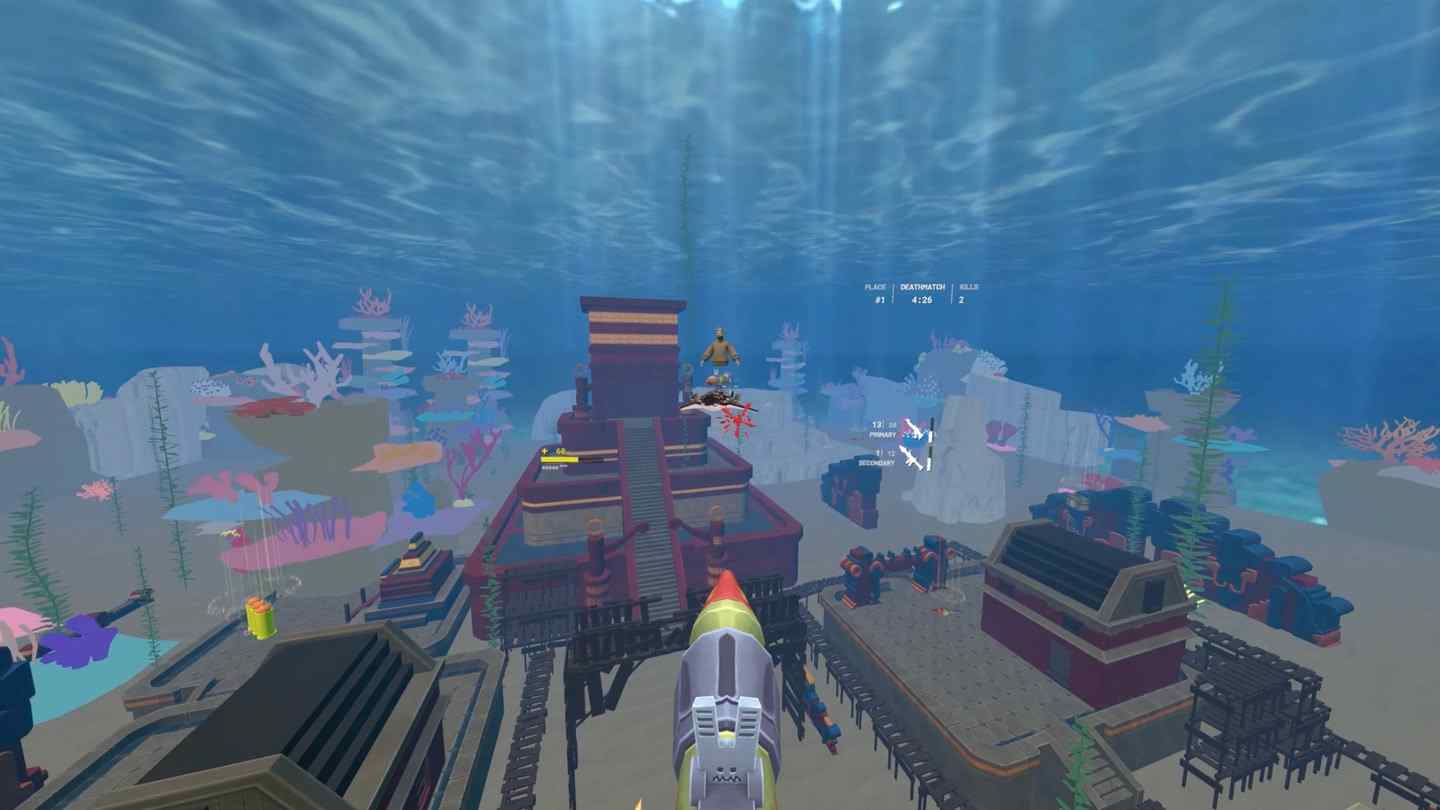Select the SECONDARY weapon icon

tap(911, 460)
